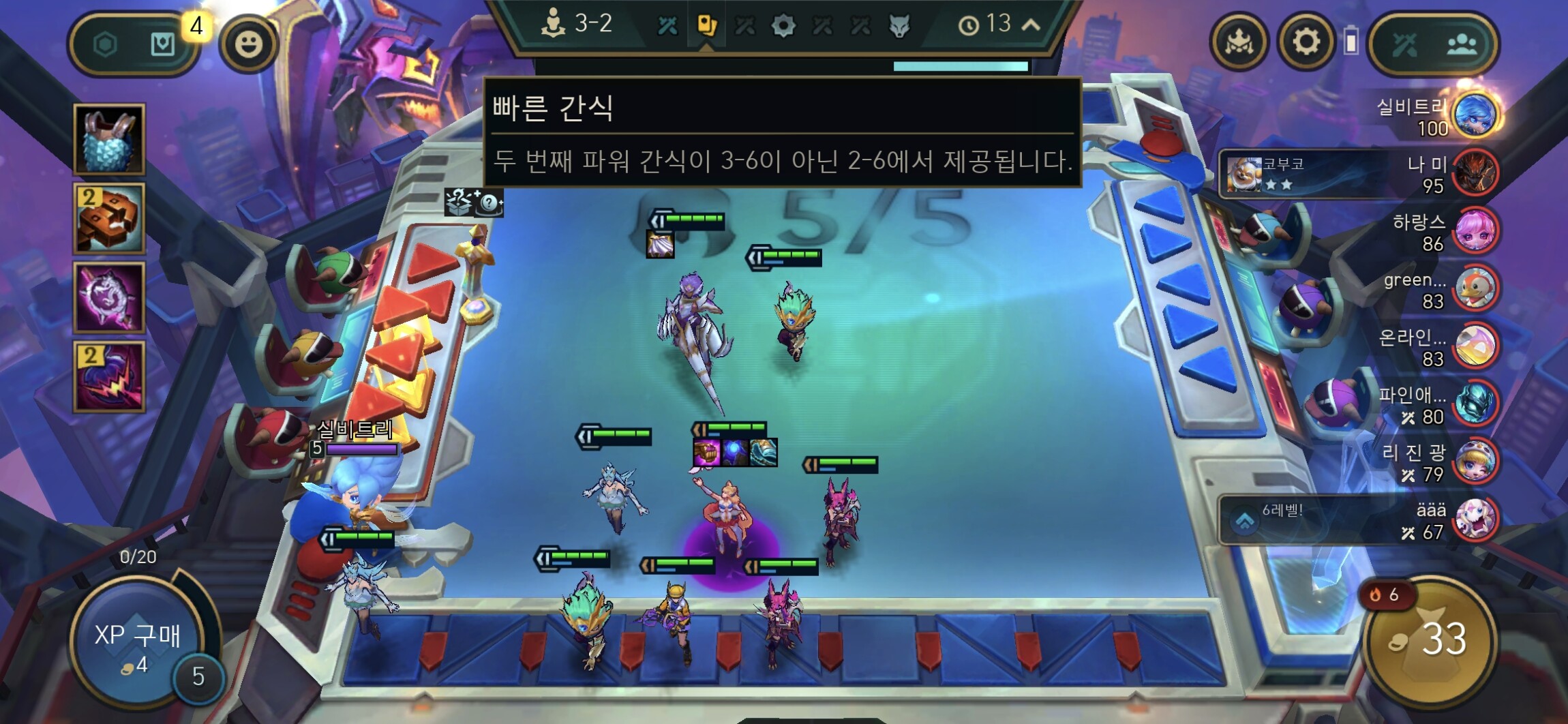Select the brown gauntlet item with 2 stack
The image size is (1568, 724).
tap(109, 218)
